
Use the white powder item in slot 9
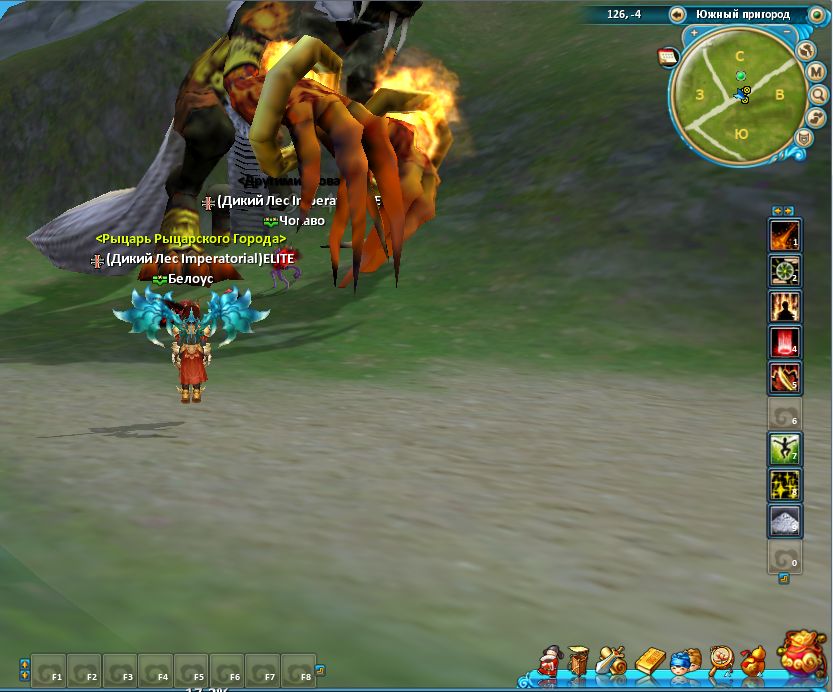point(783,520)
